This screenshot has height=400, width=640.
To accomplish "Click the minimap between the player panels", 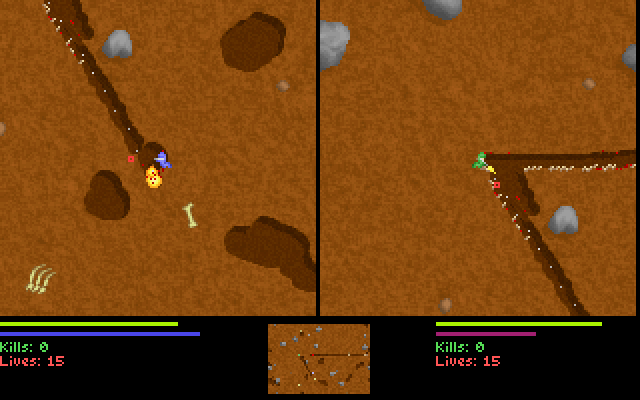I will 319,358.
